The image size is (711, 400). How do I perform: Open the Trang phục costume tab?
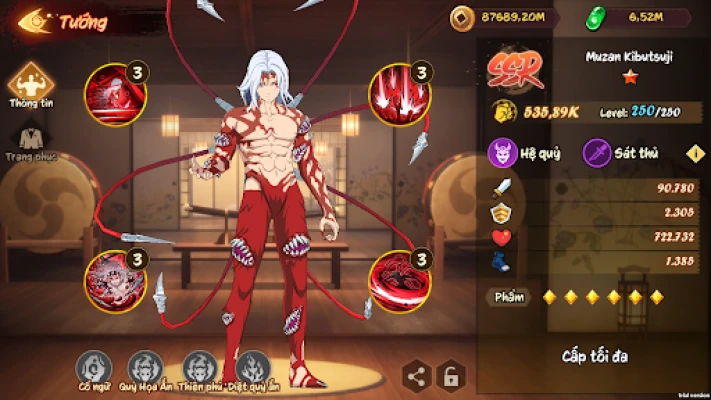pos(30,140)
